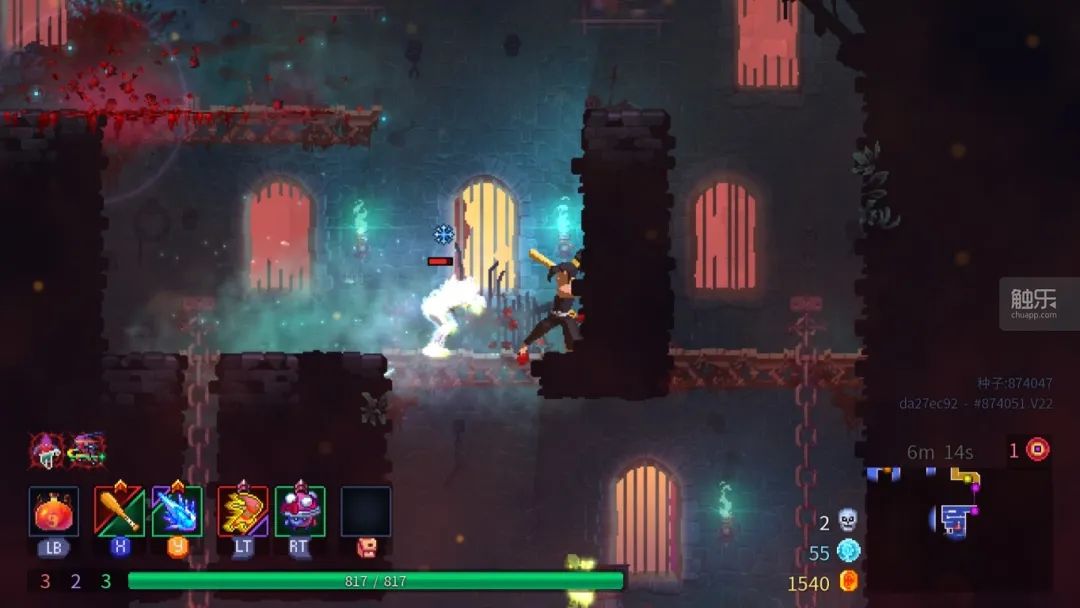Select the baseball bat weapon slot

pos(119,511)
